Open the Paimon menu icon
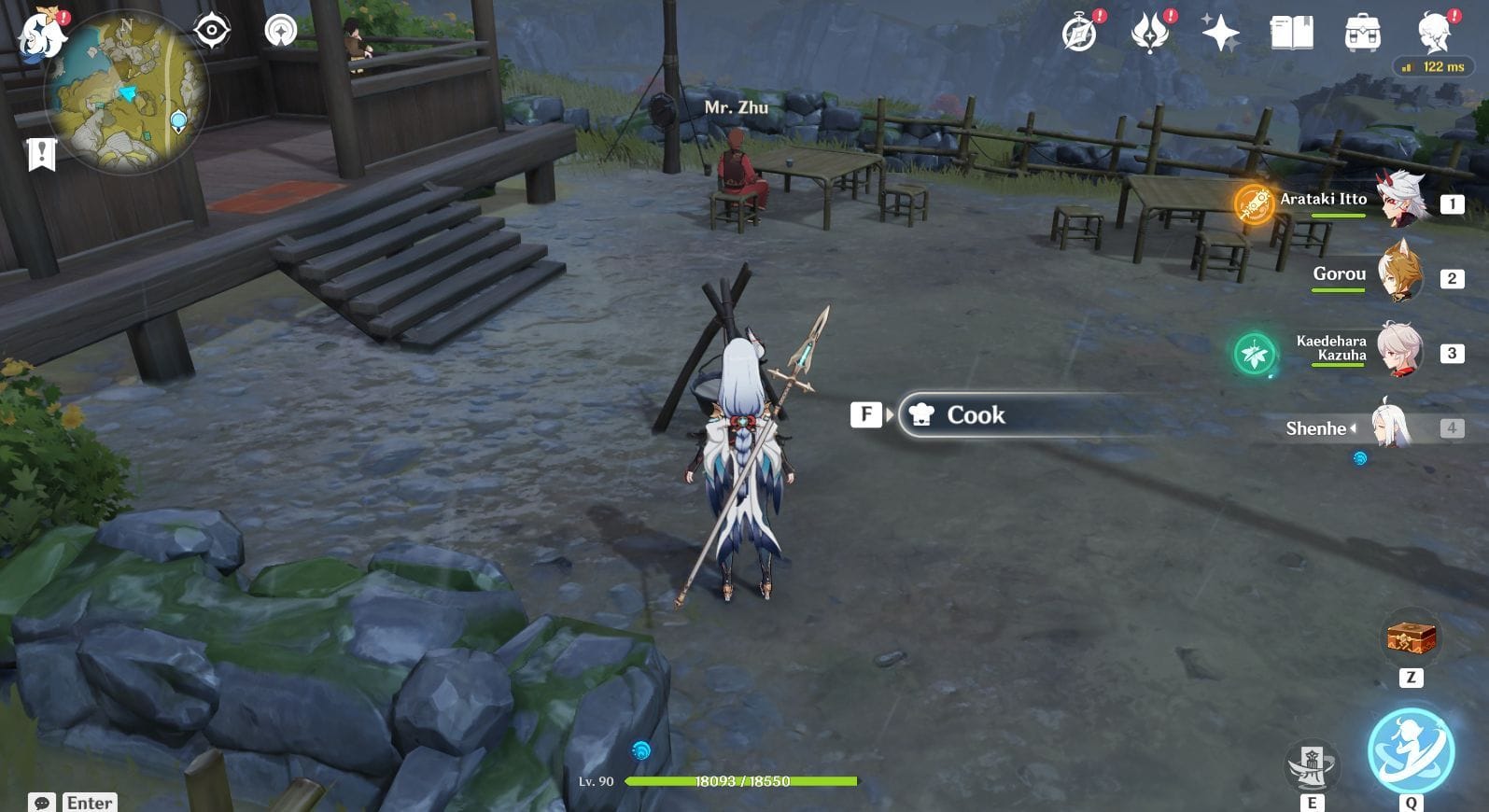 pyautogui.click(x=42, y=35)
